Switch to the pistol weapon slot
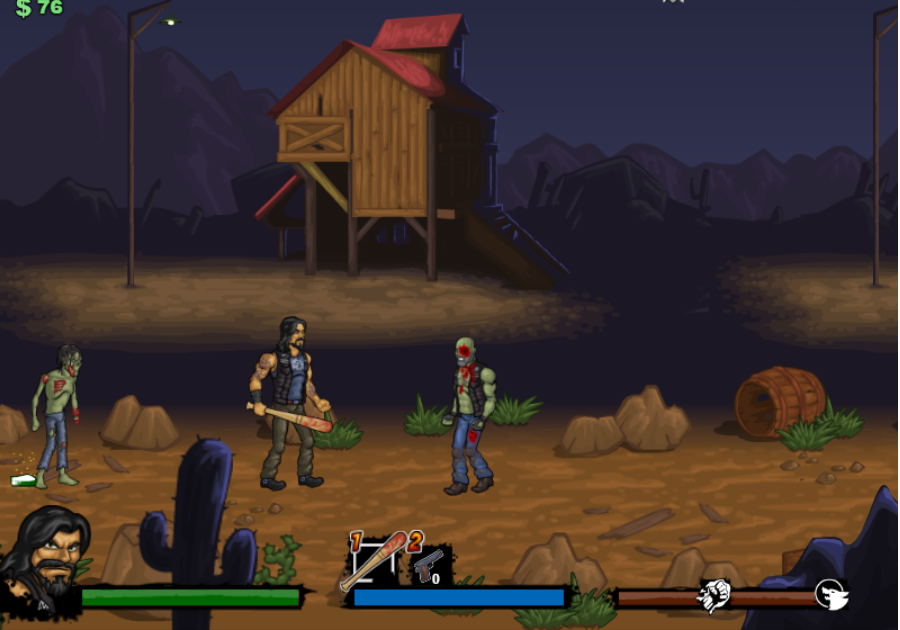The image size is (900, 630). point(429,566)
